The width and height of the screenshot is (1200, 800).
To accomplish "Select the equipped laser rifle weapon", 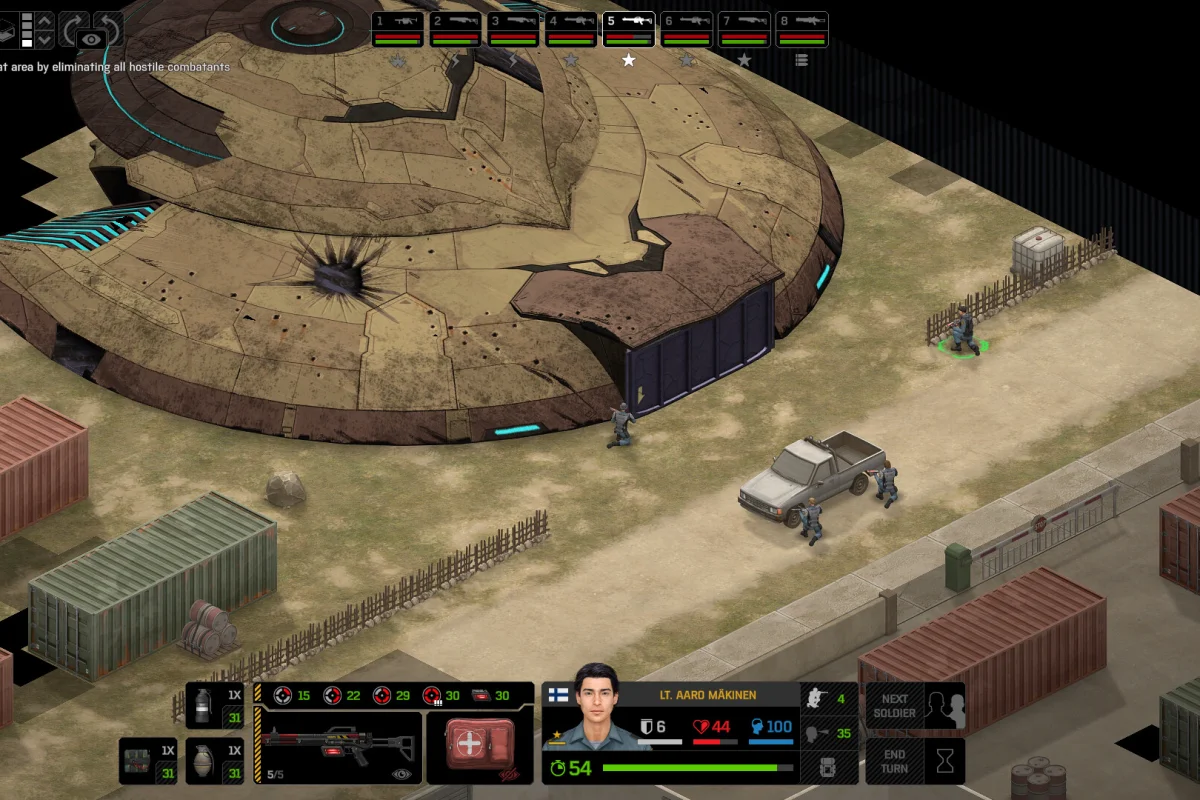I will (x=338, y=746).
